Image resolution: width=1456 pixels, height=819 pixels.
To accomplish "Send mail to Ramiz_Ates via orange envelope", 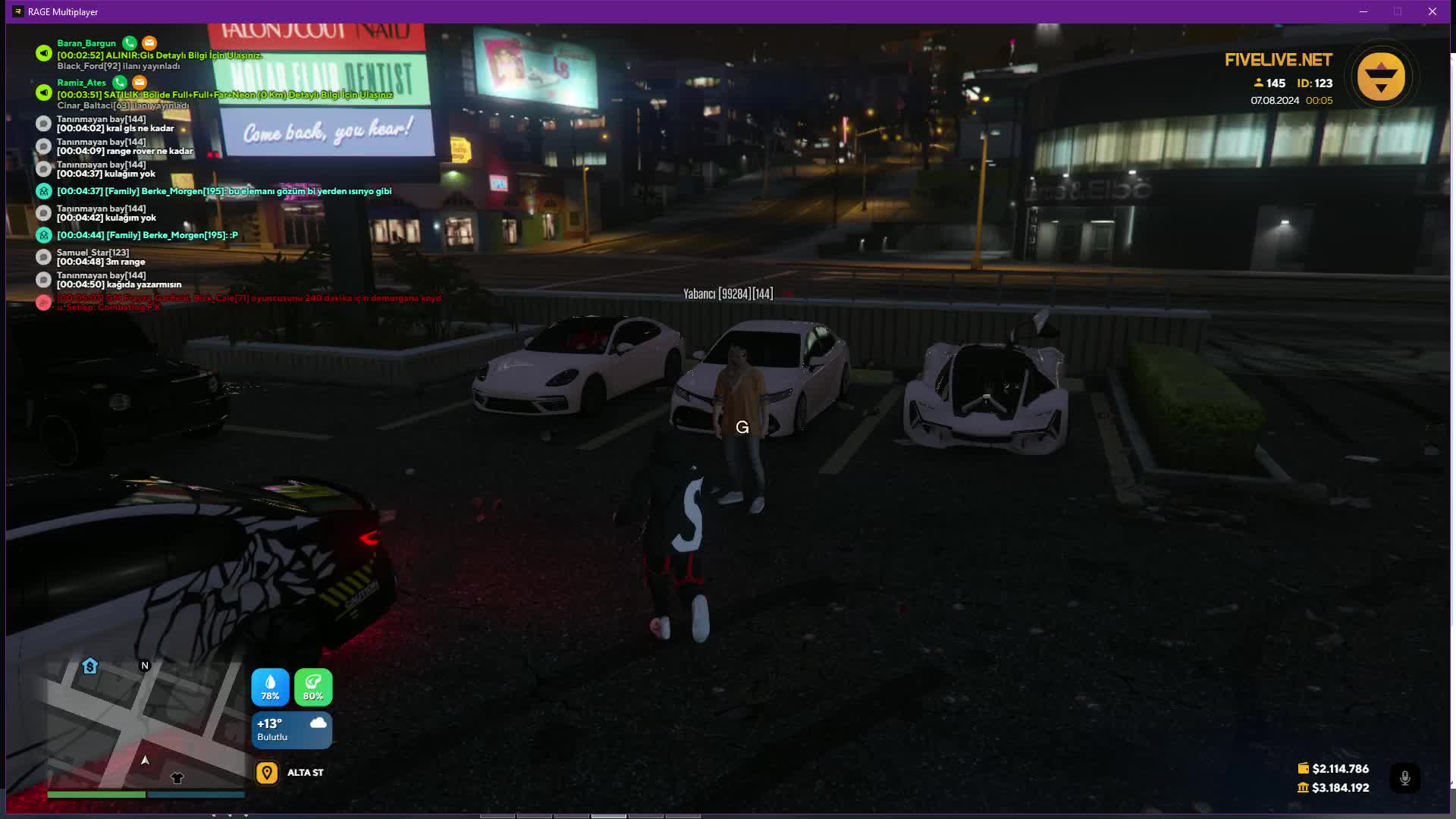I will click(x=140, y=82).
